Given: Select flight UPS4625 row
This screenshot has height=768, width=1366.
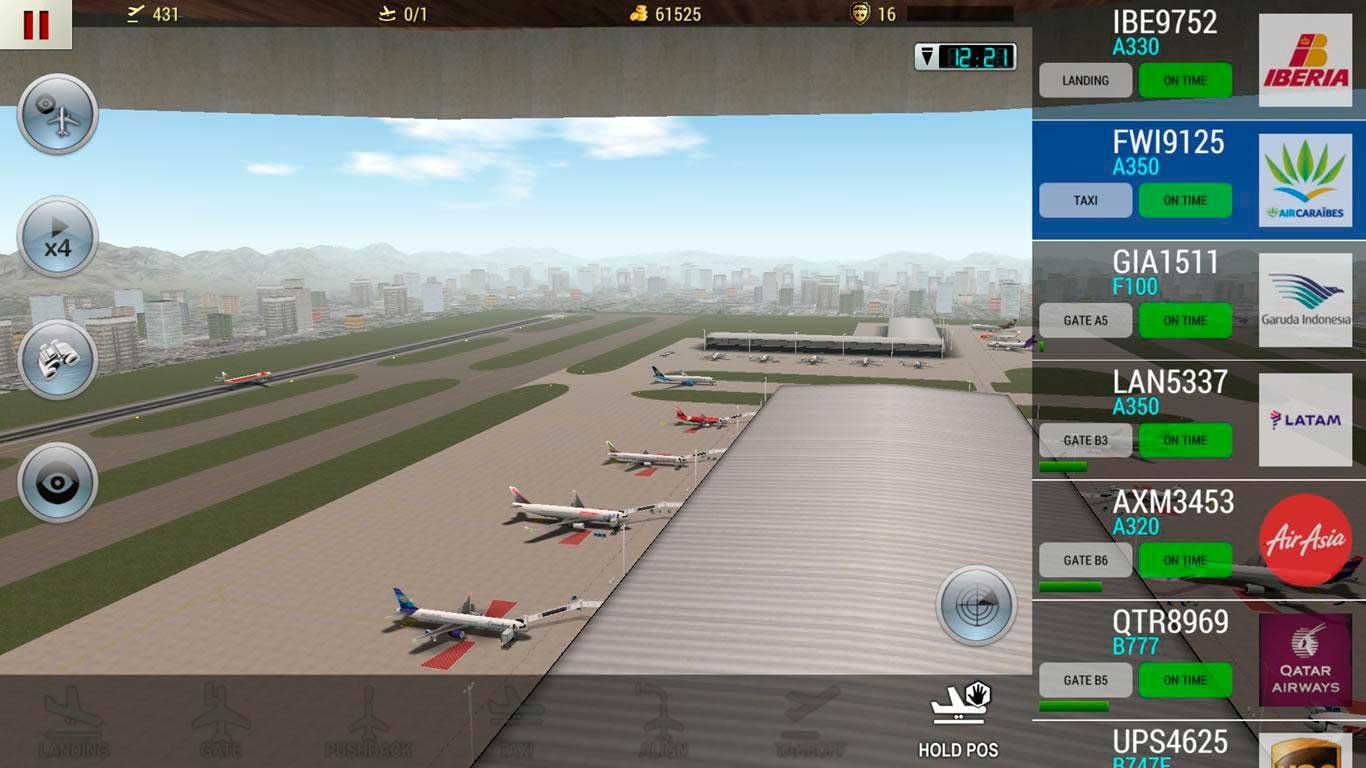Looking at the screenshot, I should [1168, 745].
